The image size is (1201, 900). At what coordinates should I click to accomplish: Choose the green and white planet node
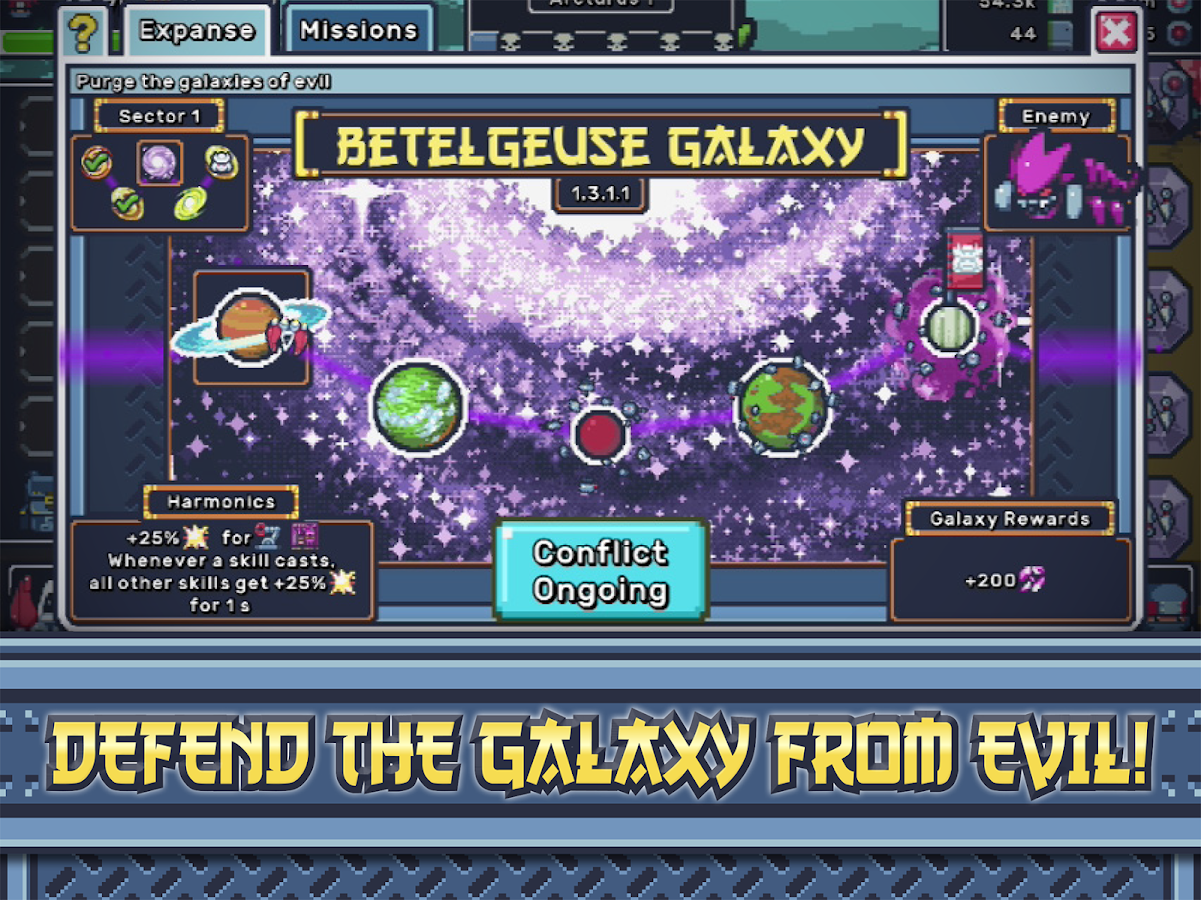click(418, 405)
